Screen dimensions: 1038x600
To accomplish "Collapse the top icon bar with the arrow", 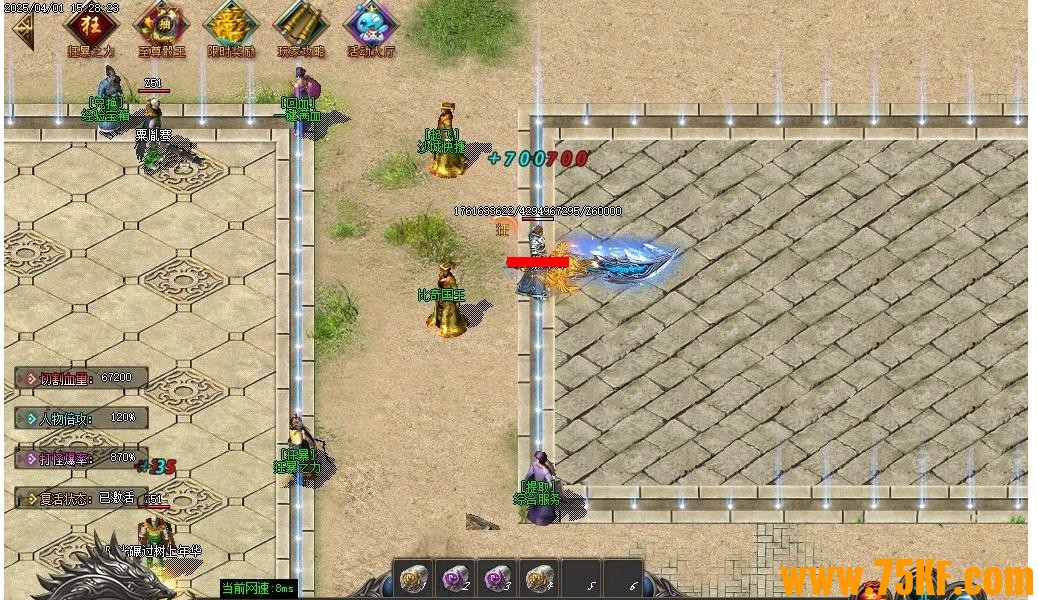I will click(22, 30).
